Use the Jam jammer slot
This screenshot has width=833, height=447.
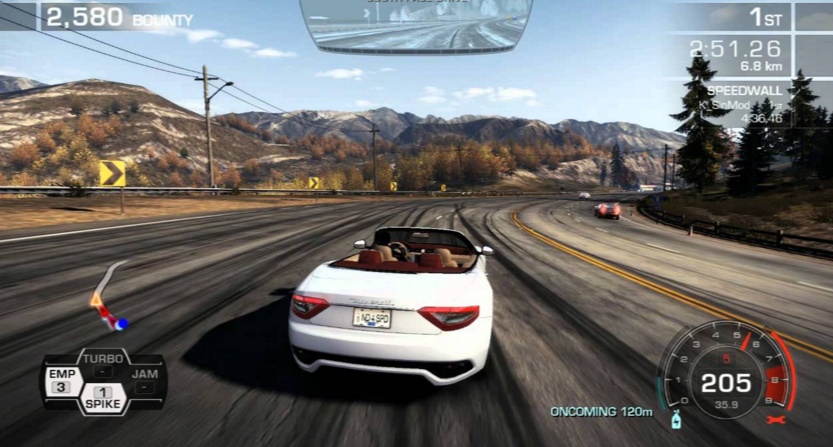pos(144,380)
